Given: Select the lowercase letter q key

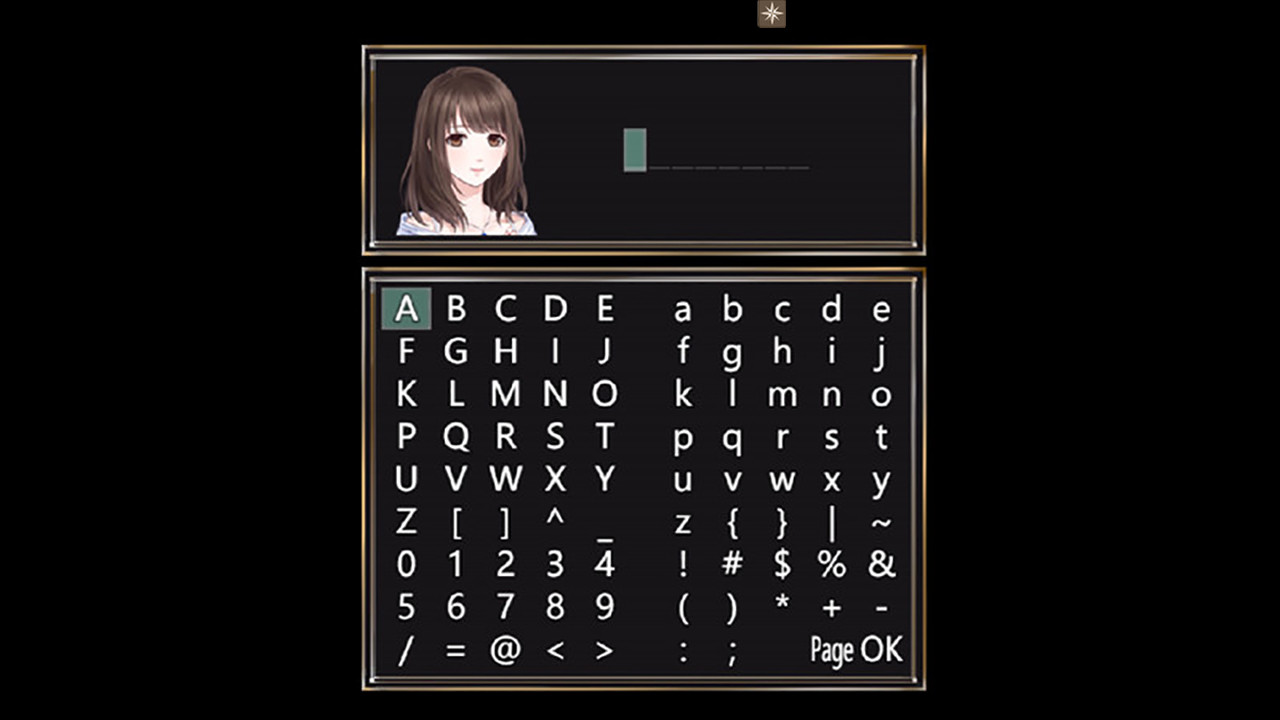Looking at the screenshot, I should 732,437.
